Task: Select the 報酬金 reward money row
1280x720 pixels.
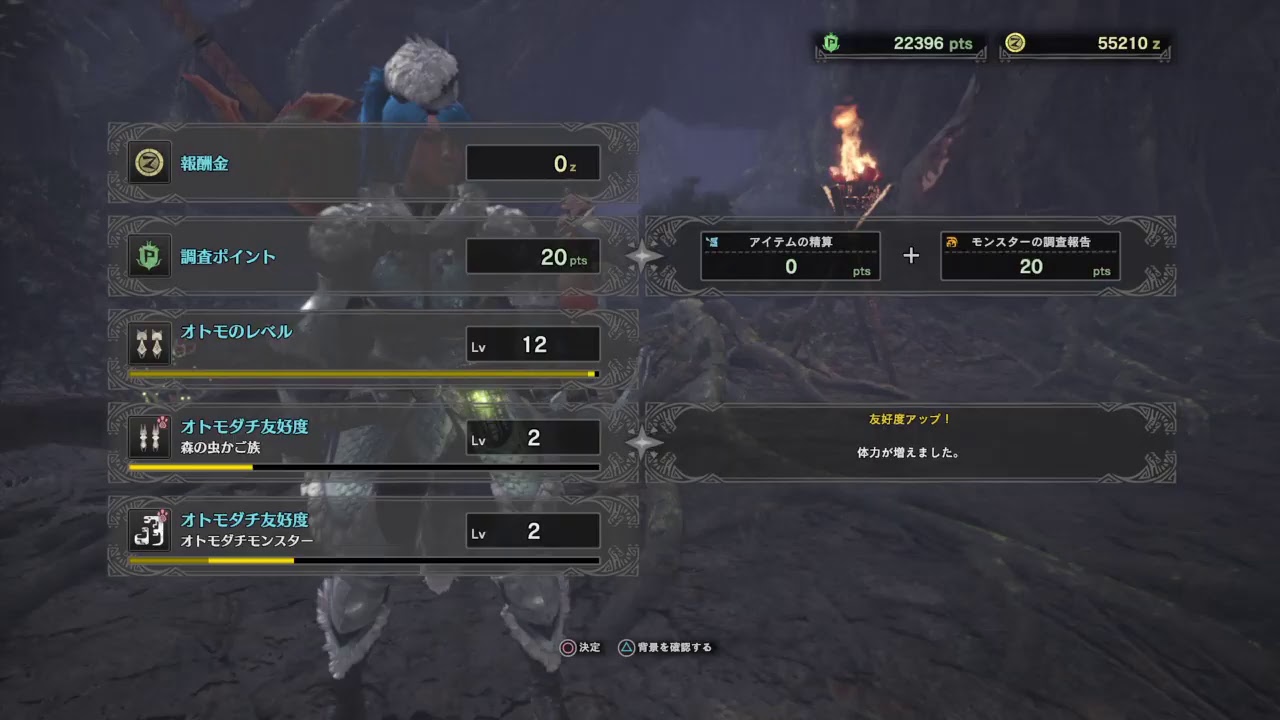Action: pyautogui.click(x=372, y=163)
